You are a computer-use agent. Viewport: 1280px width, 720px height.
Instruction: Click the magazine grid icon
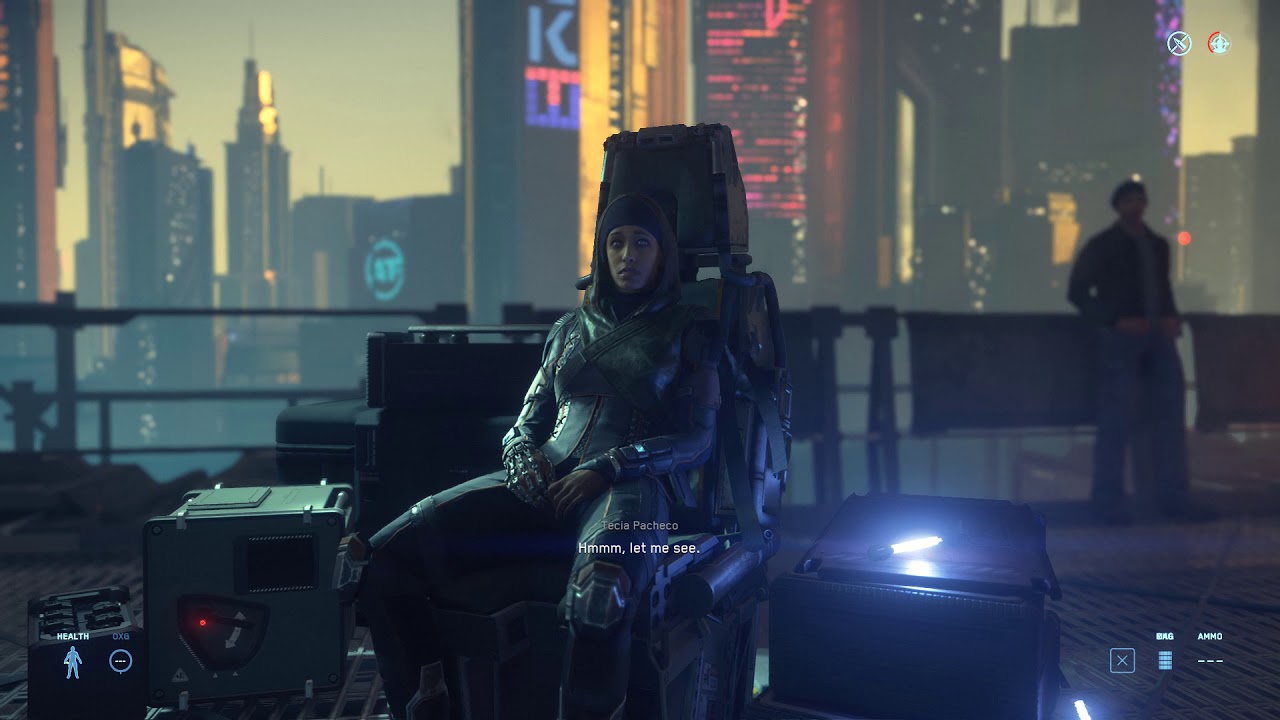tap(1165, 660)
